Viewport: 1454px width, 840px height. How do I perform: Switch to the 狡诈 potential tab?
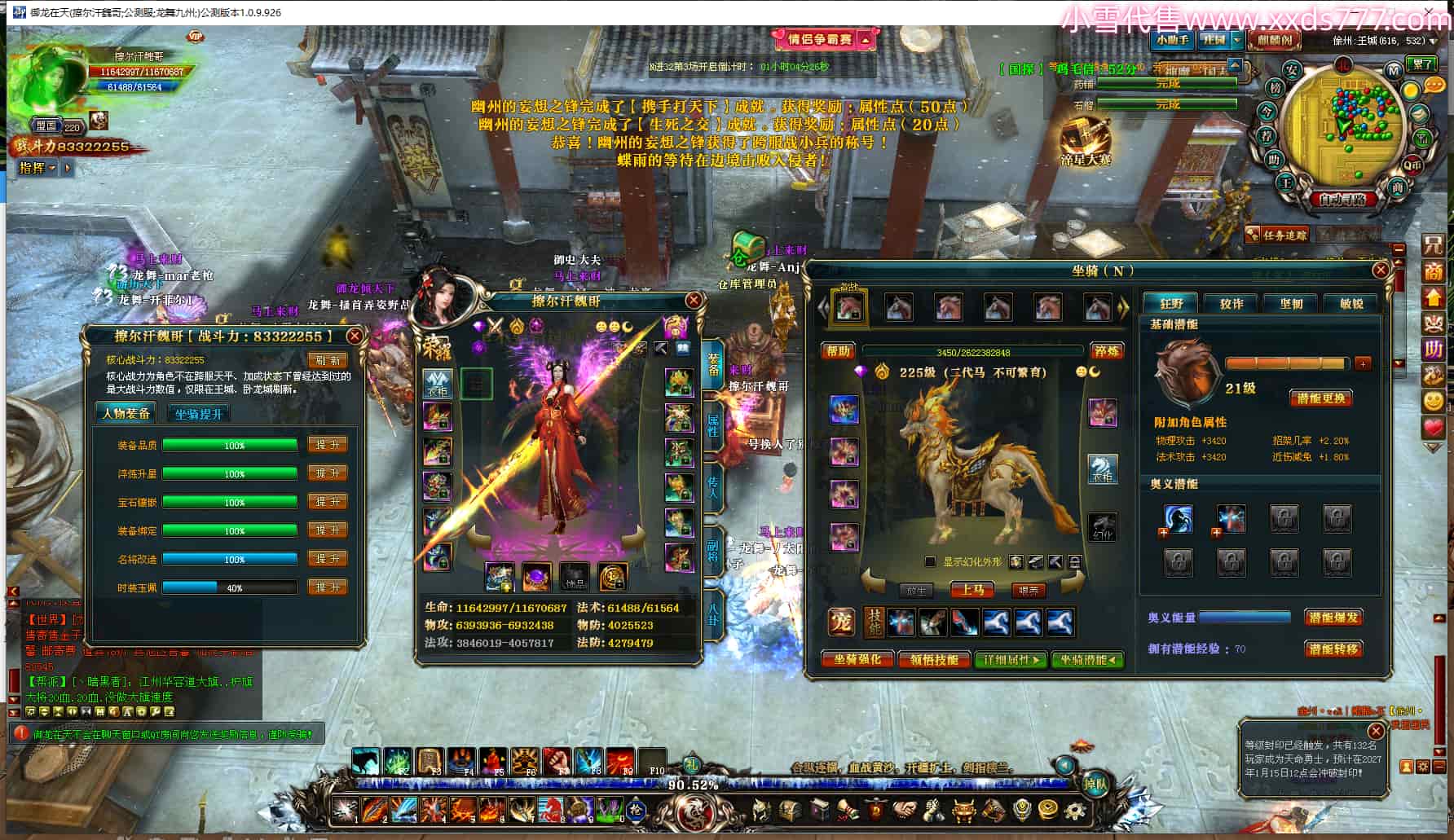(x=1231, y=303)
